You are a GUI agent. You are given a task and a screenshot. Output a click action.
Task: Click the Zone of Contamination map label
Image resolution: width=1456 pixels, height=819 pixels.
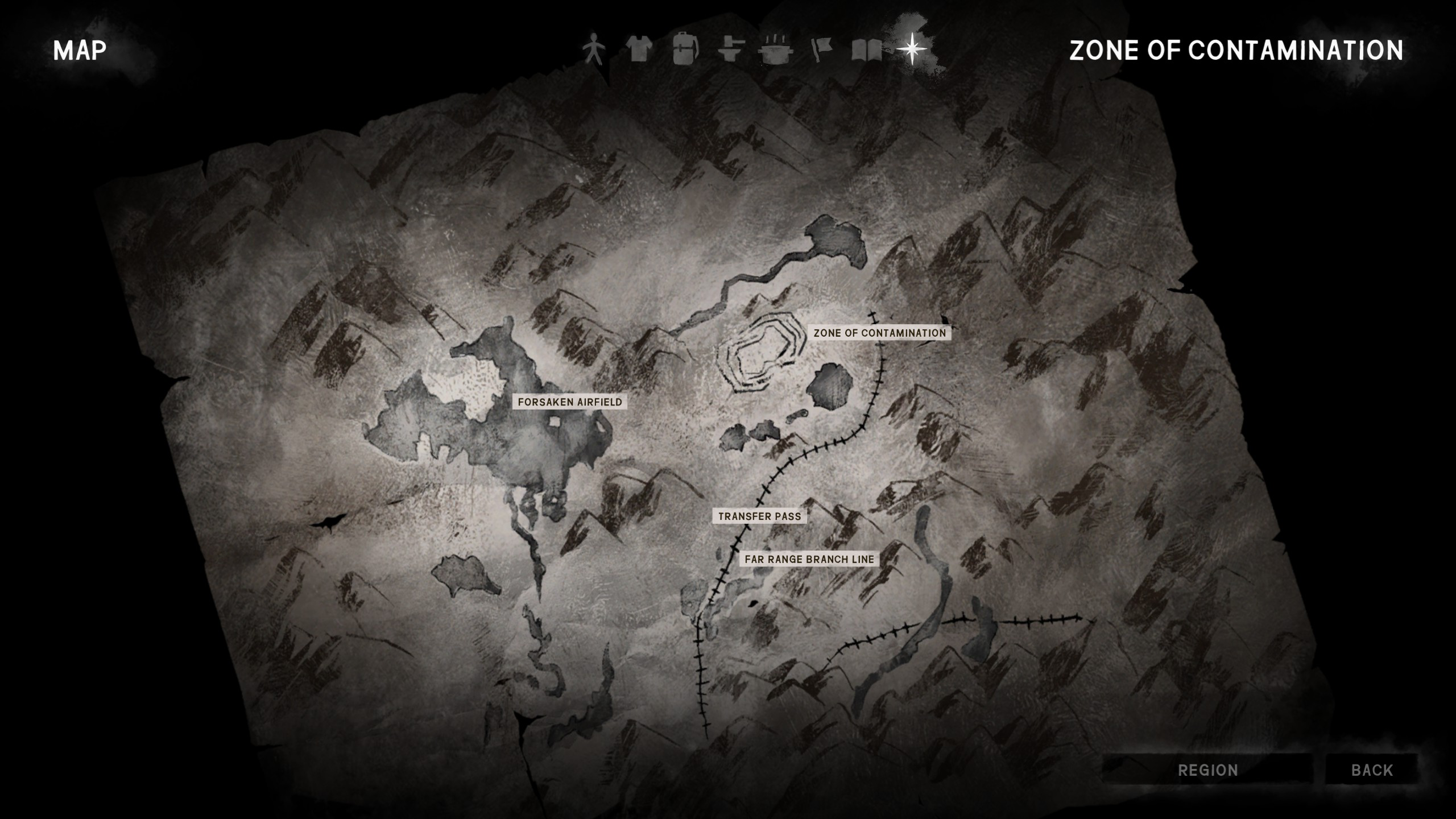[x=879, y=333]
